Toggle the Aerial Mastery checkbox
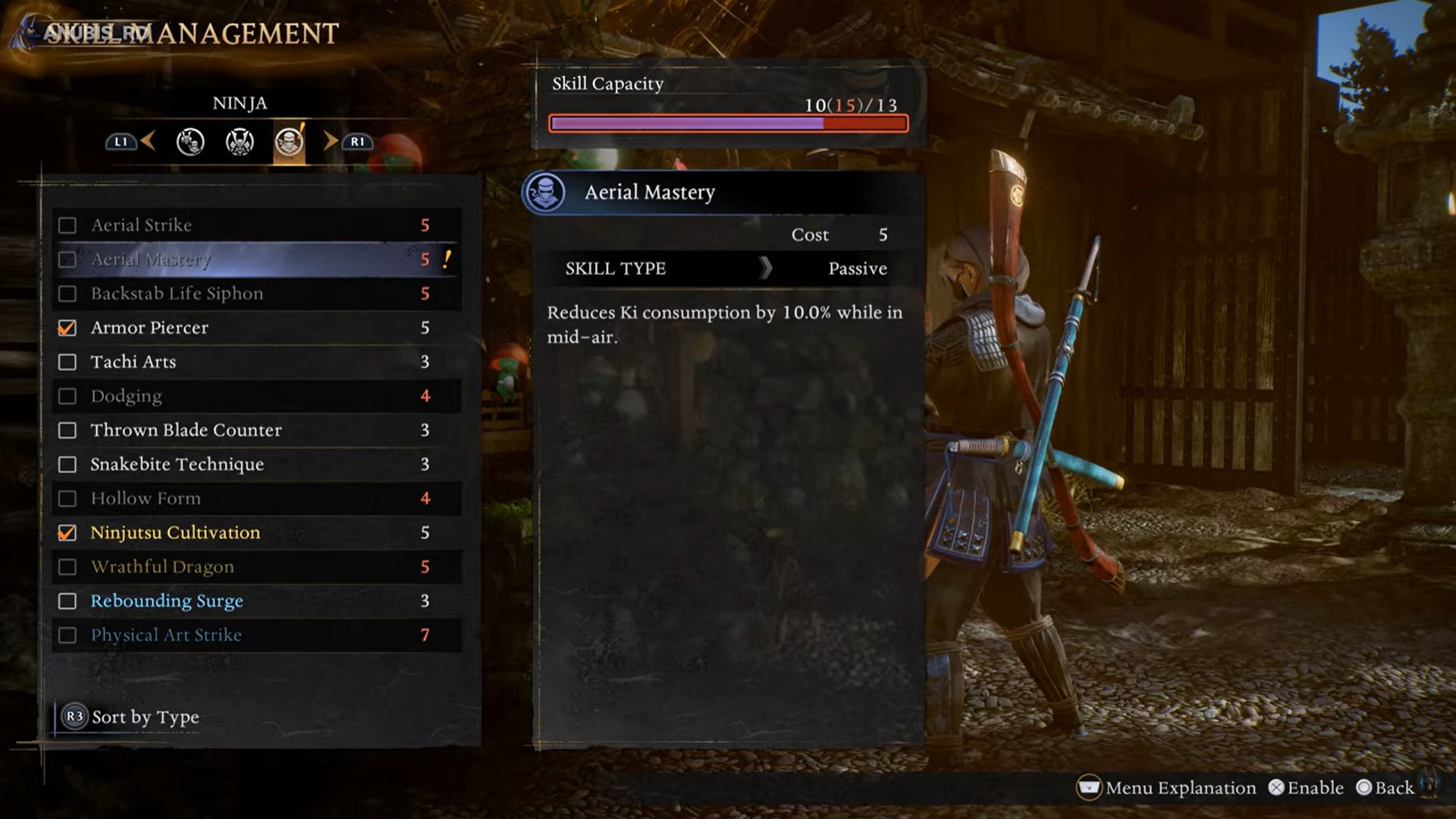The width and height of the screenshot is (1456, 819). 67,259
